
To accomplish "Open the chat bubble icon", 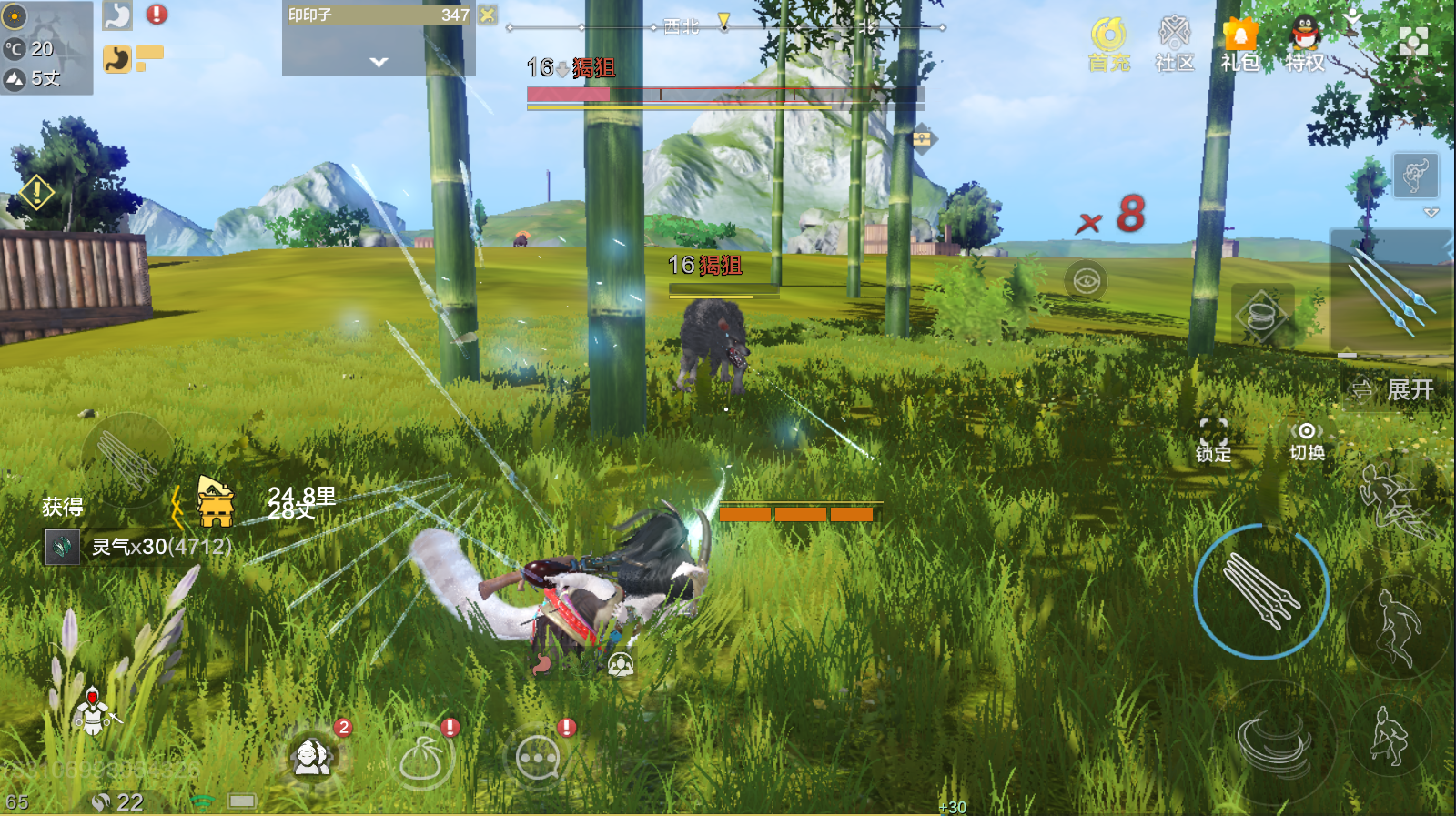I will [x=538, y=758].
